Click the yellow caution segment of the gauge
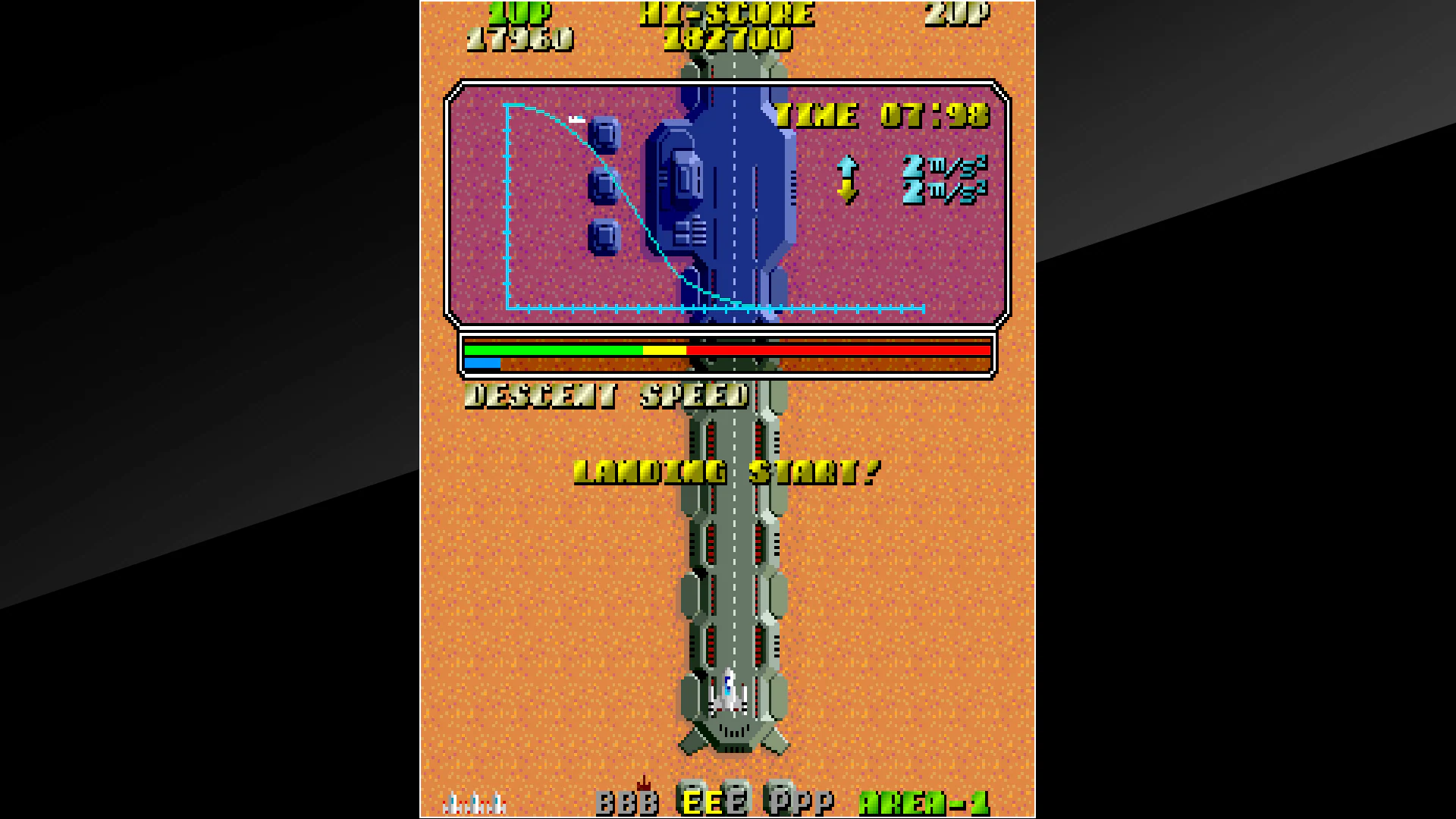This screenshot has height=819, width=1456. tap(665, 349)
